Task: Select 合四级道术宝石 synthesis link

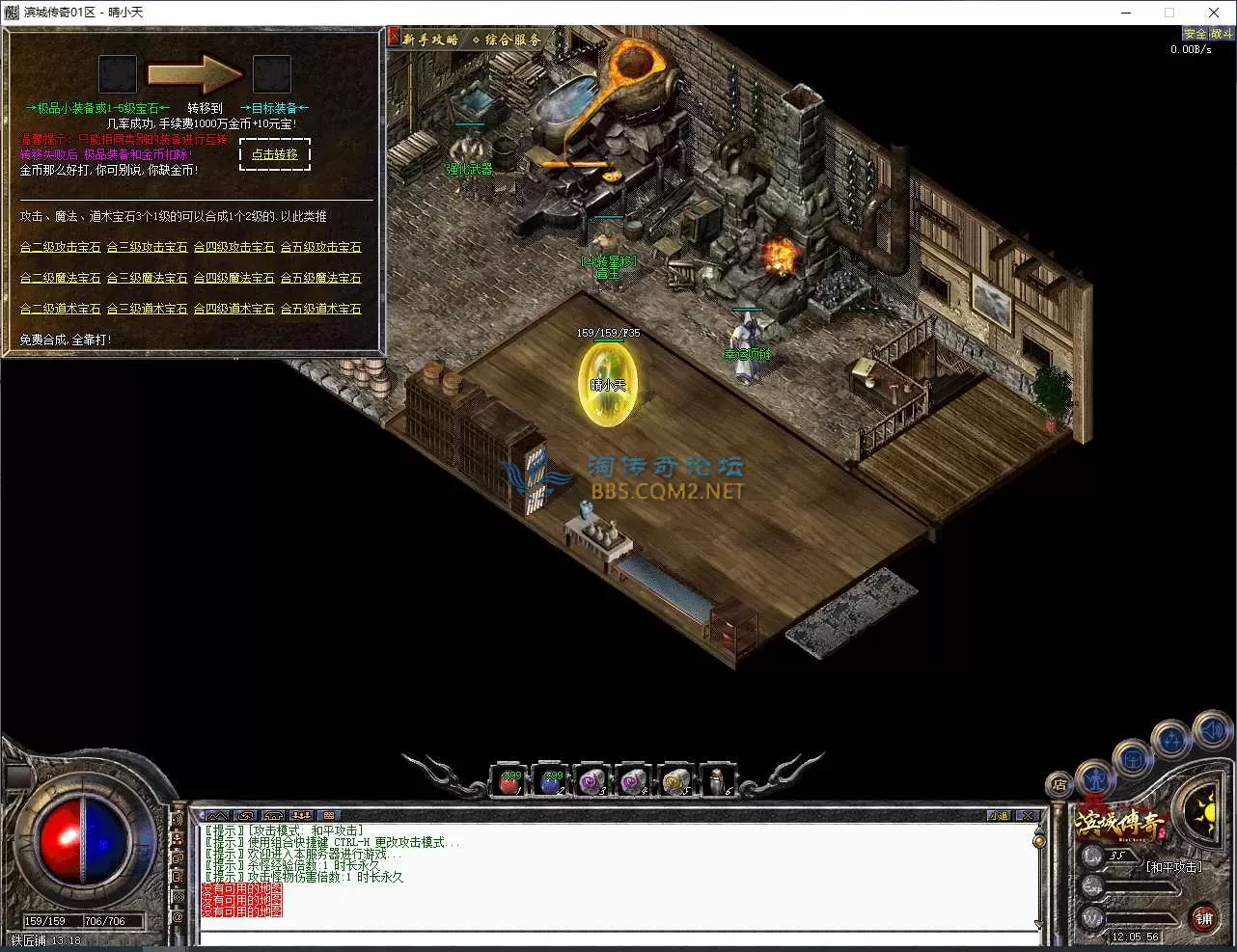Action: pyautogui.click(x=234, y=309)
